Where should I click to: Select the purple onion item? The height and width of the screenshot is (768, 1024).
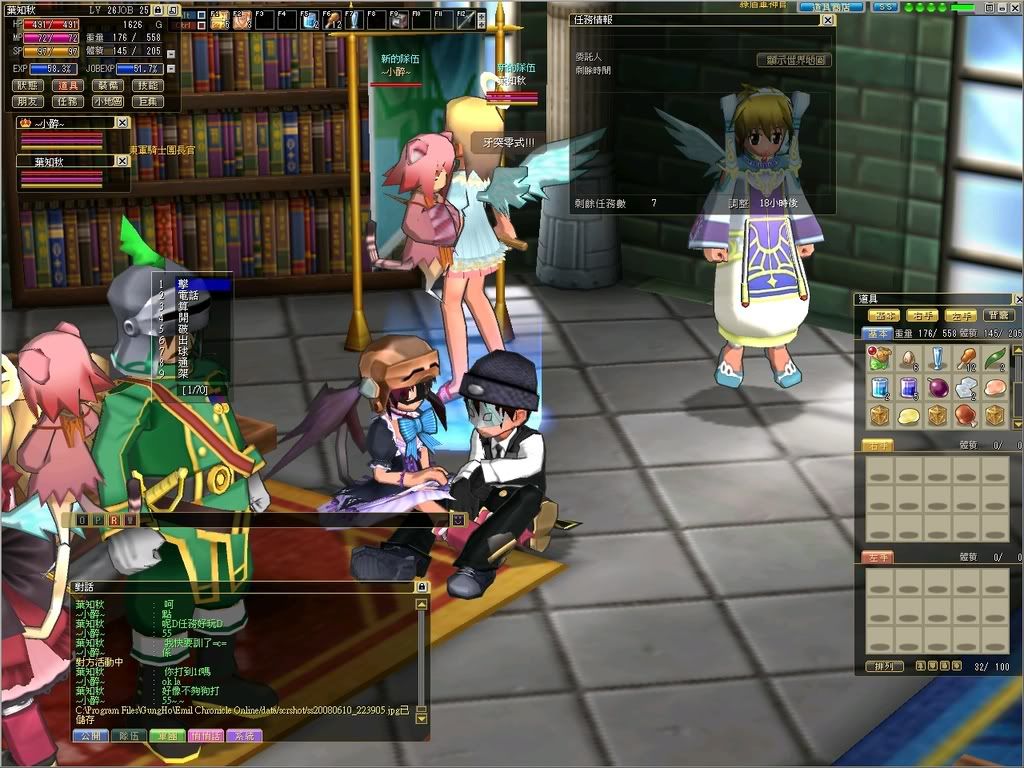pos(937,387)
